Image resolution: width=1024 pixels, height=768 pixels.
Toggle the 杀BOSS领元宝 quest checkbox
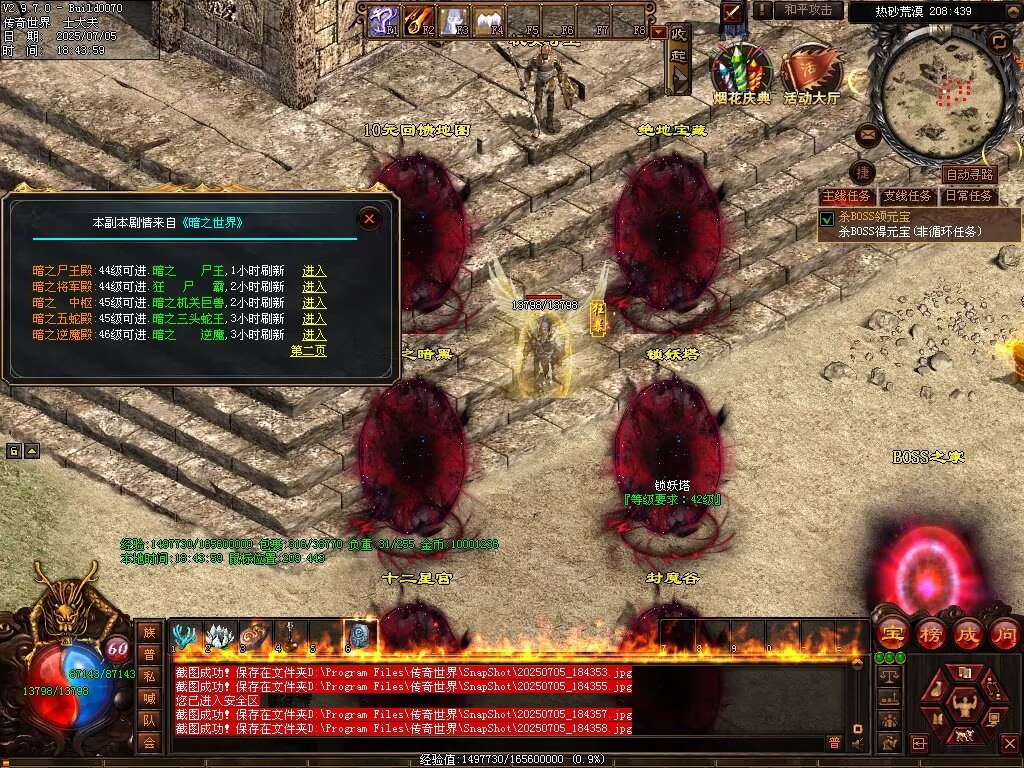tap(827, 218)
